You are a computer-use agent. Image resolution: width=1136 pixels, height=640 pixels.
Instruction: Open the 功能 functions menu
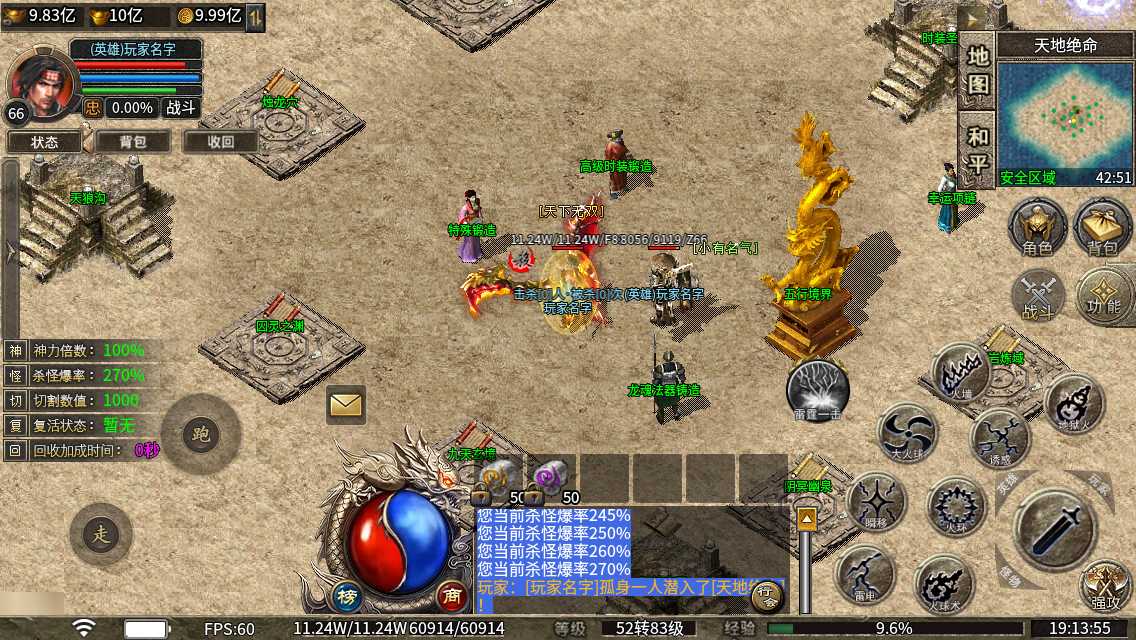click(1104, 297)
